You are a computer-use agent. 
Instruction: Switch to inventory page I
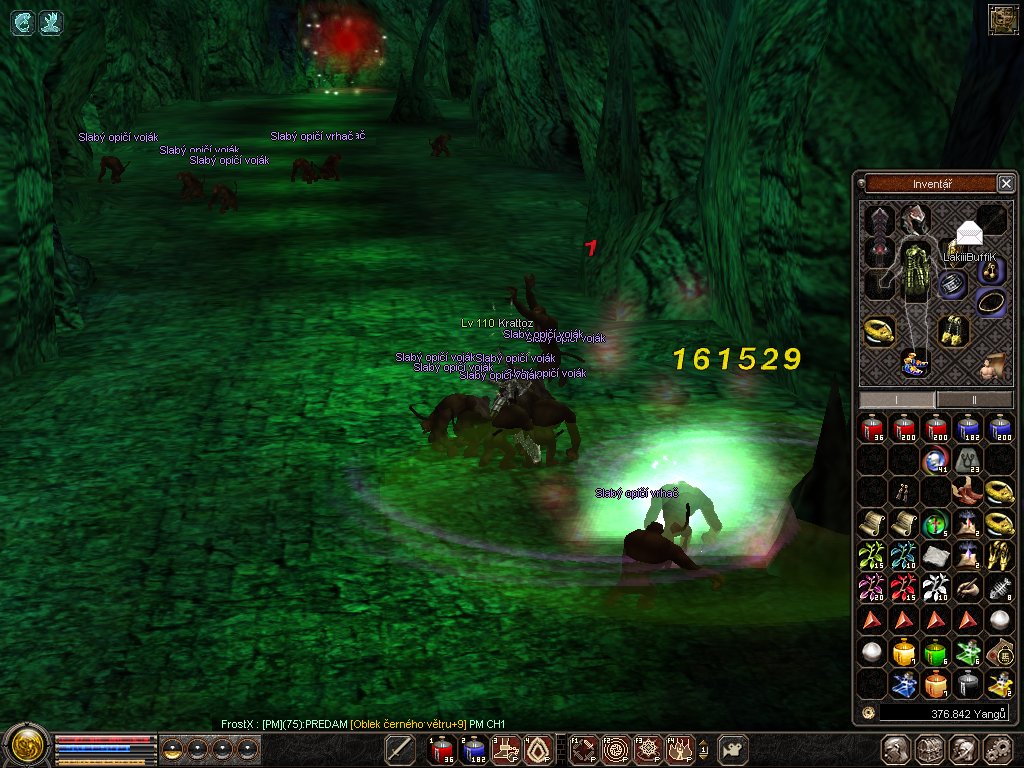[897, 399]
